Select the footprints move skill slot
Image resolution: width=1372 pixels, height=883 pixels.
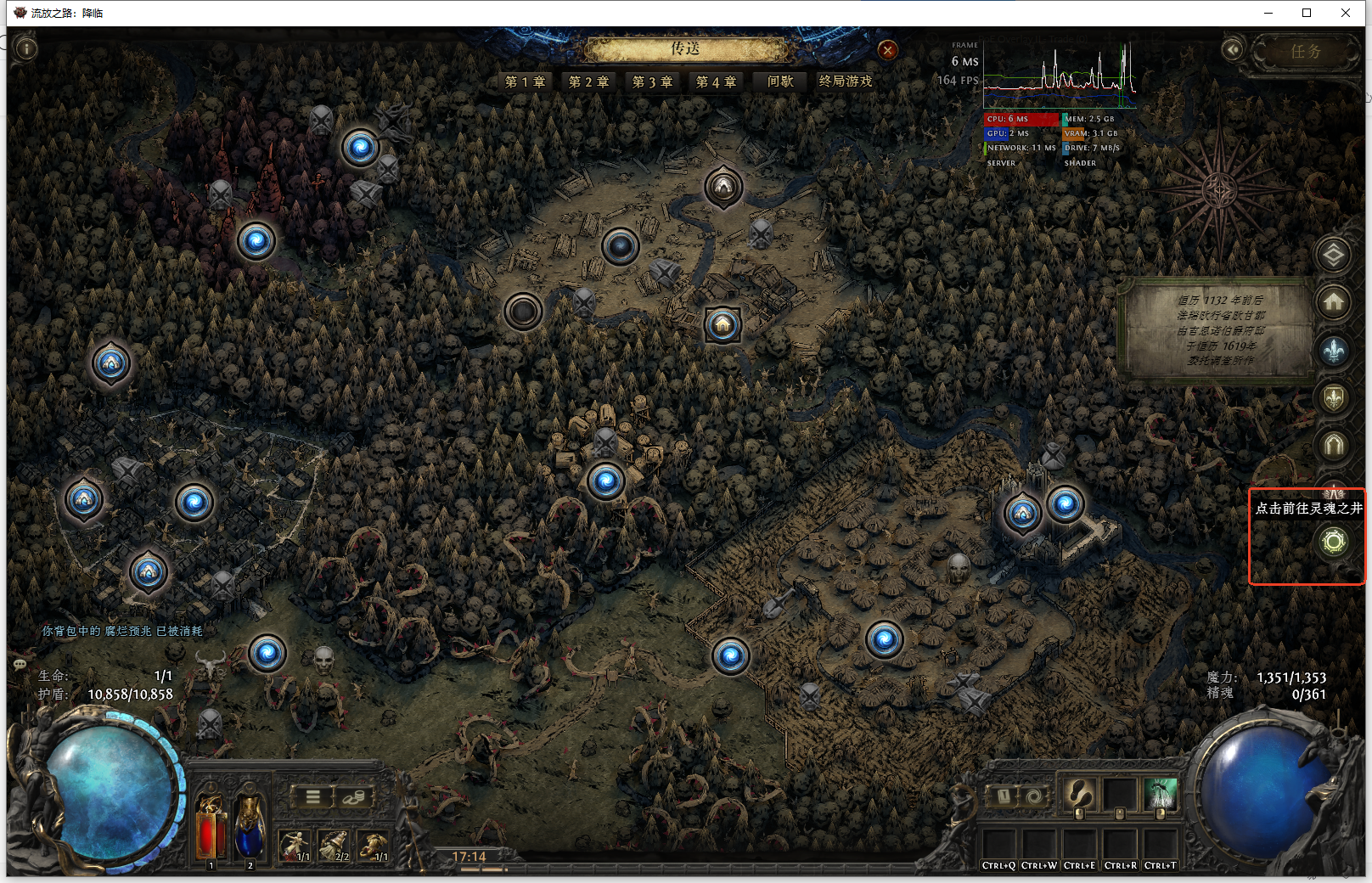tap(1079, 796)
